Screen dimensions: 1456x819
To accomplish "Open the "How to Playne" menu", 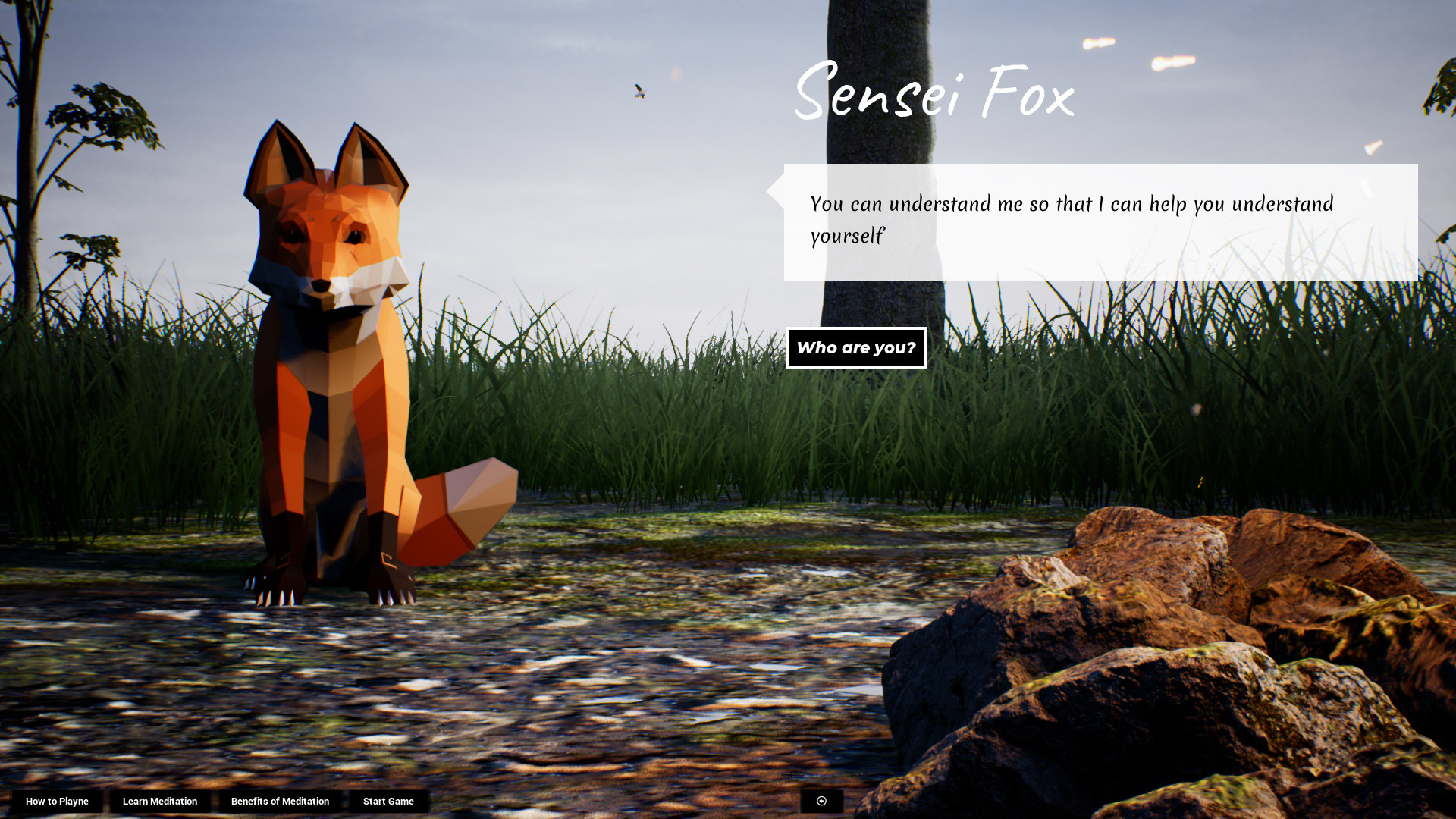I will [x=57, y=801].
